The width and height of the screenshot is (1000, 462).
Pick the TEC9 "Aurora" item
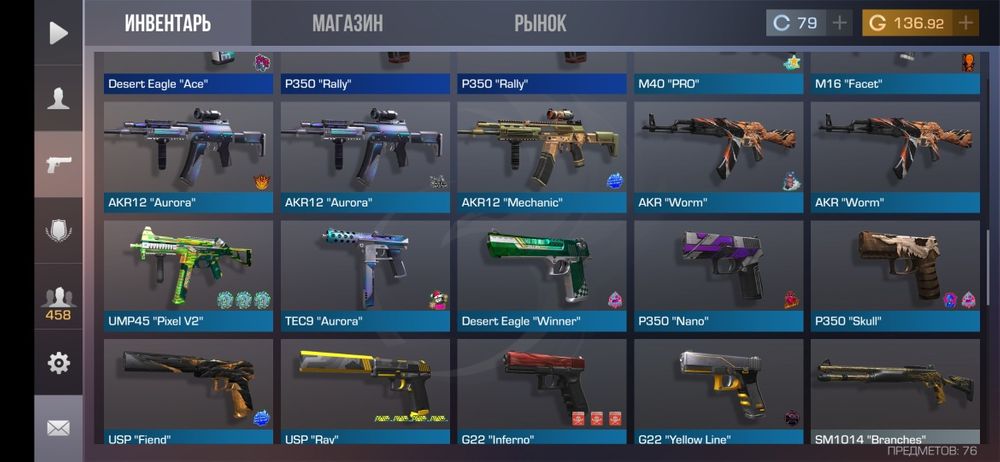365,276
